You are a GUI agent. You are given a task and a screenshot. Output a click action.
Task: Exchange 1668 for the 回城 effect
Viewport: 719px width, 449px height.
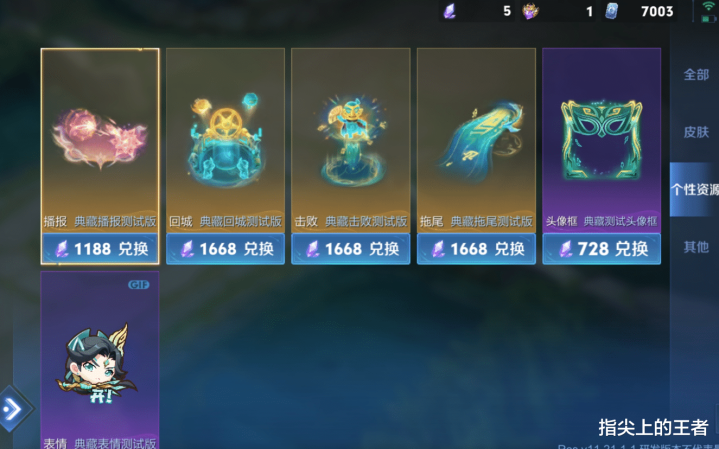[225, 249]
